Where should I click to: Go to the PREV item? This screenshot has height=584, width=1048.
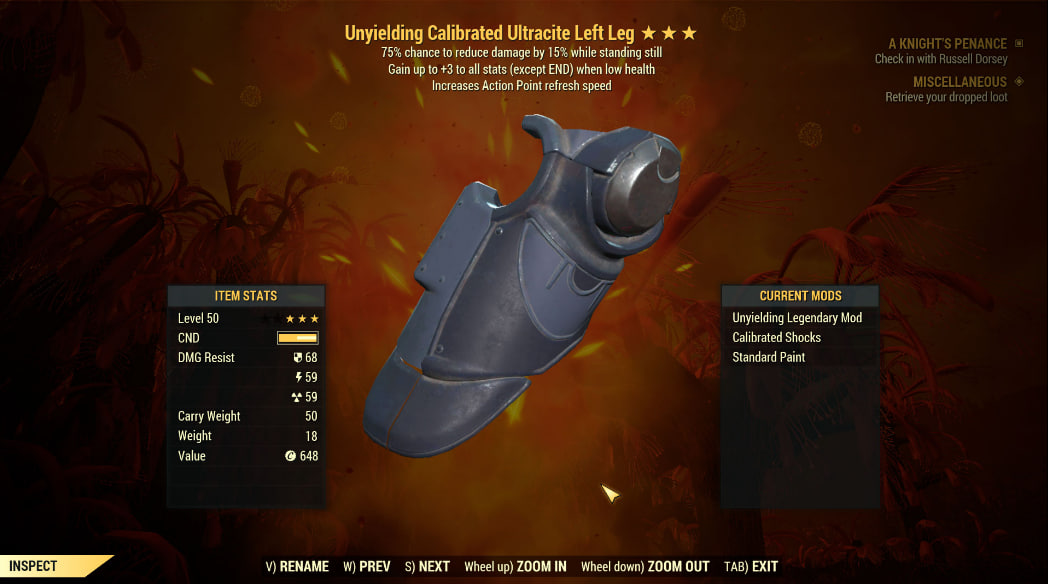[366, 566]
